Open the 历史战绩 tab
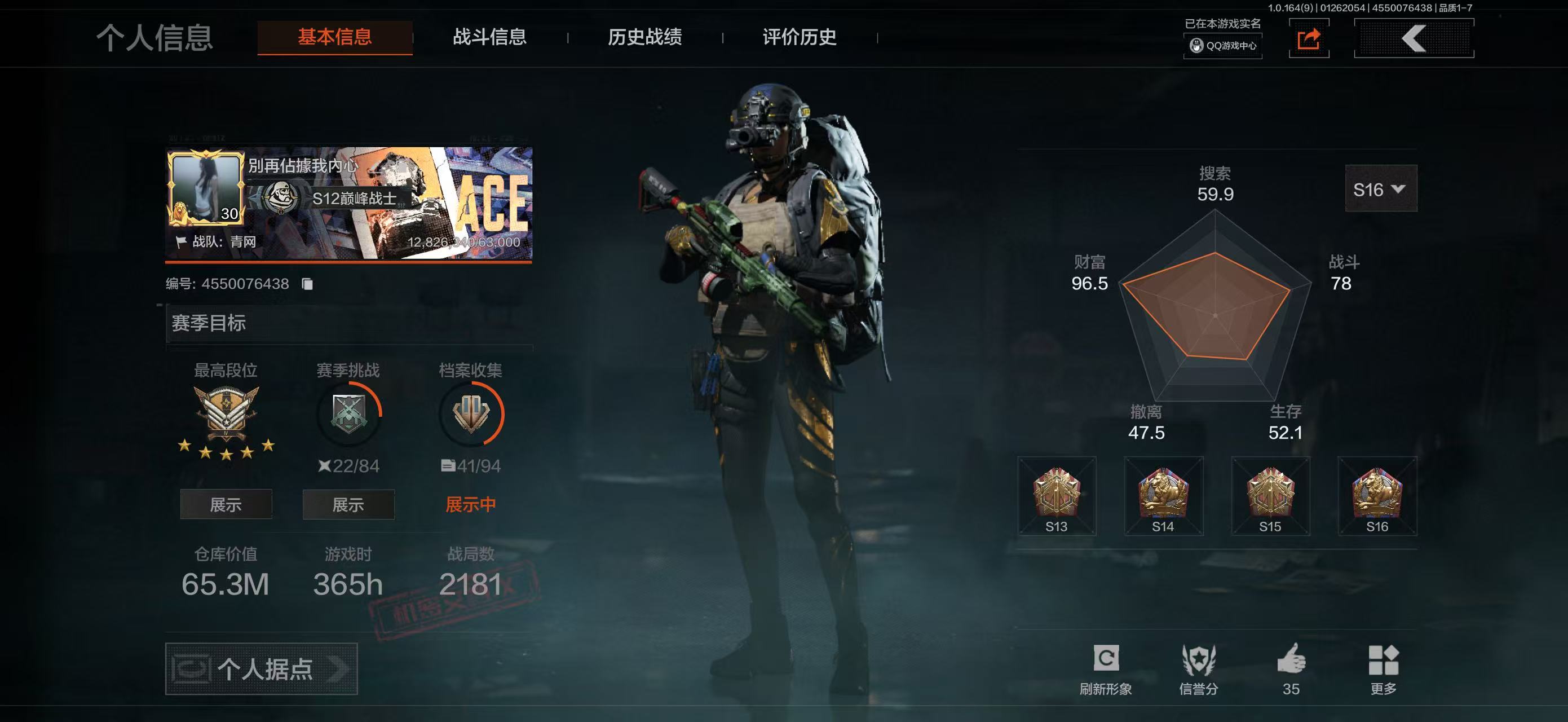1568x722 pixels. [x=644, y=38]
